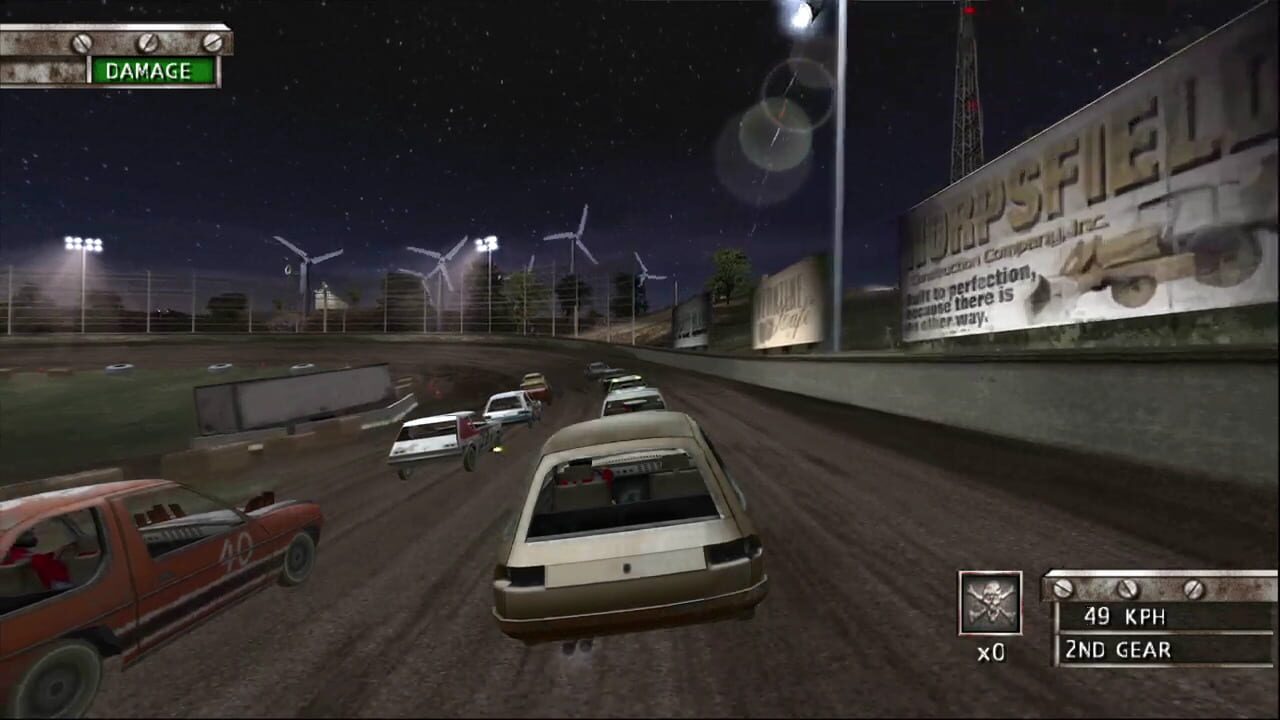Click the middle screw above the KPH readout
Image resolution: width=1280 pixels, height=720 pixels.
(x=1128, y=588)
